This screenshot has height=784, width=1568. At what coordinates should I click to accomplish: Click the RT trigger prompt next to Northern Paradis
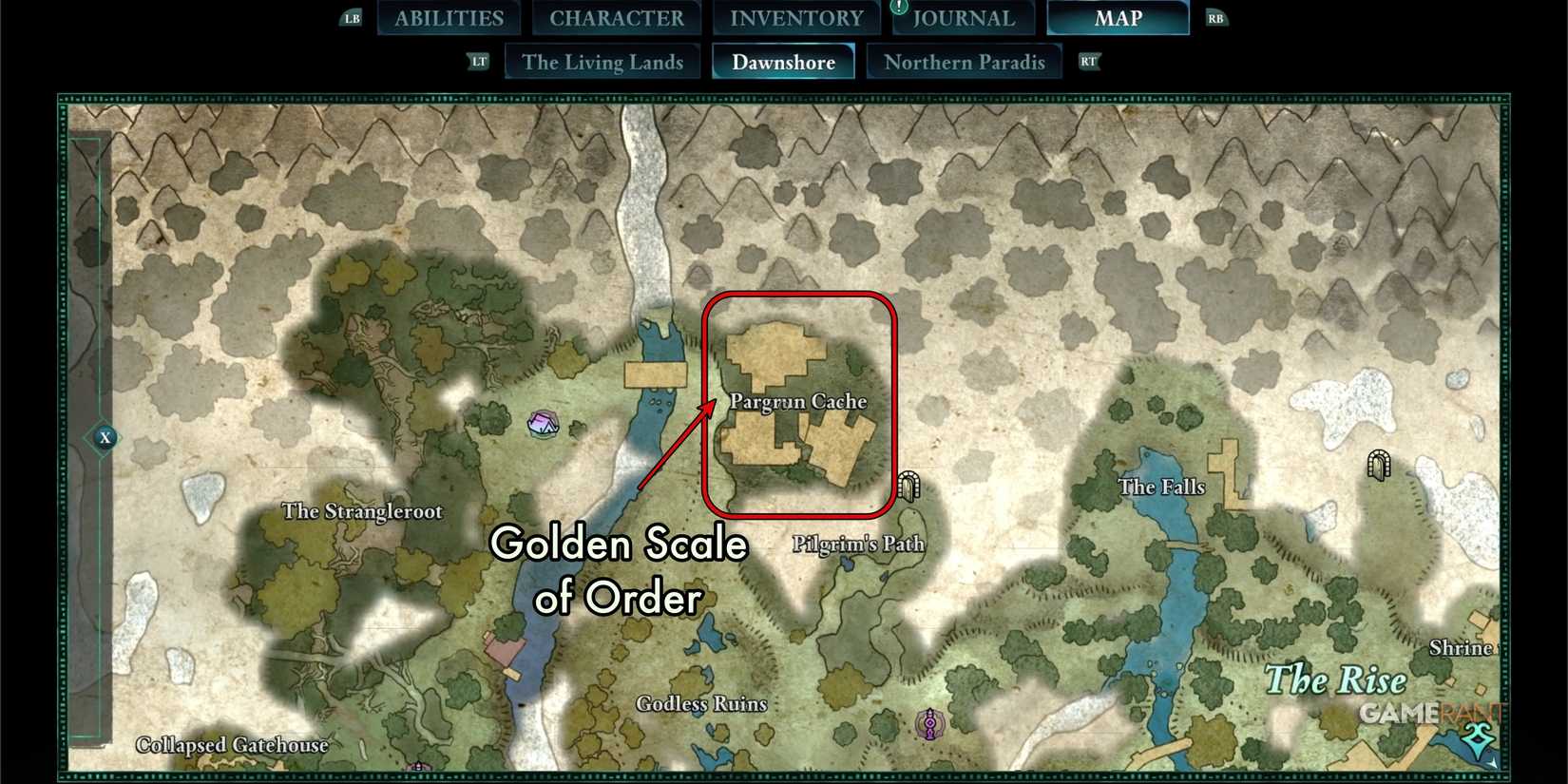tap(1089, 61)
